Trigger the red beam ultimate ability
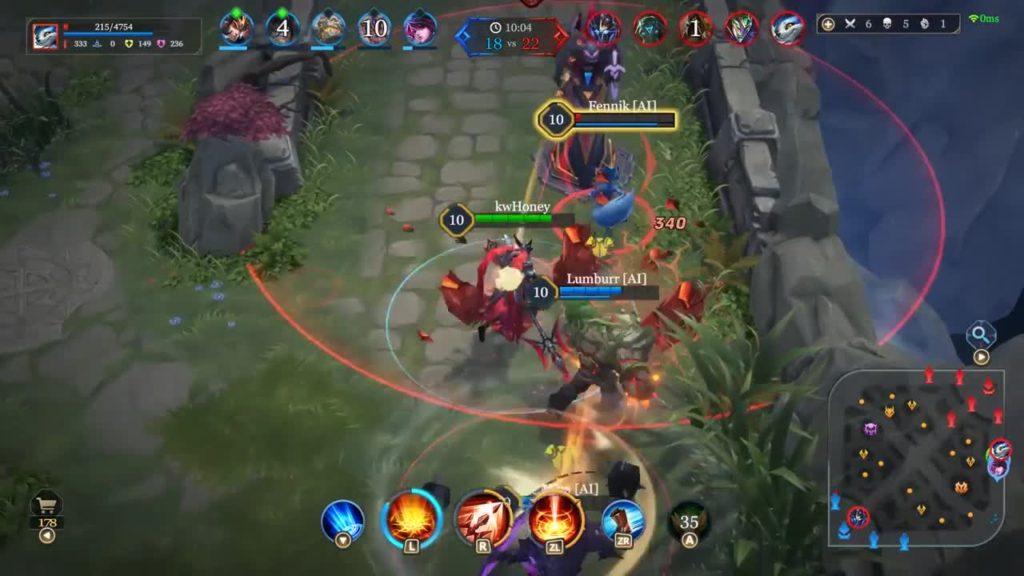Image resolution: width=1024 pixels, height=576 pixels. click(x=555, y=519)
